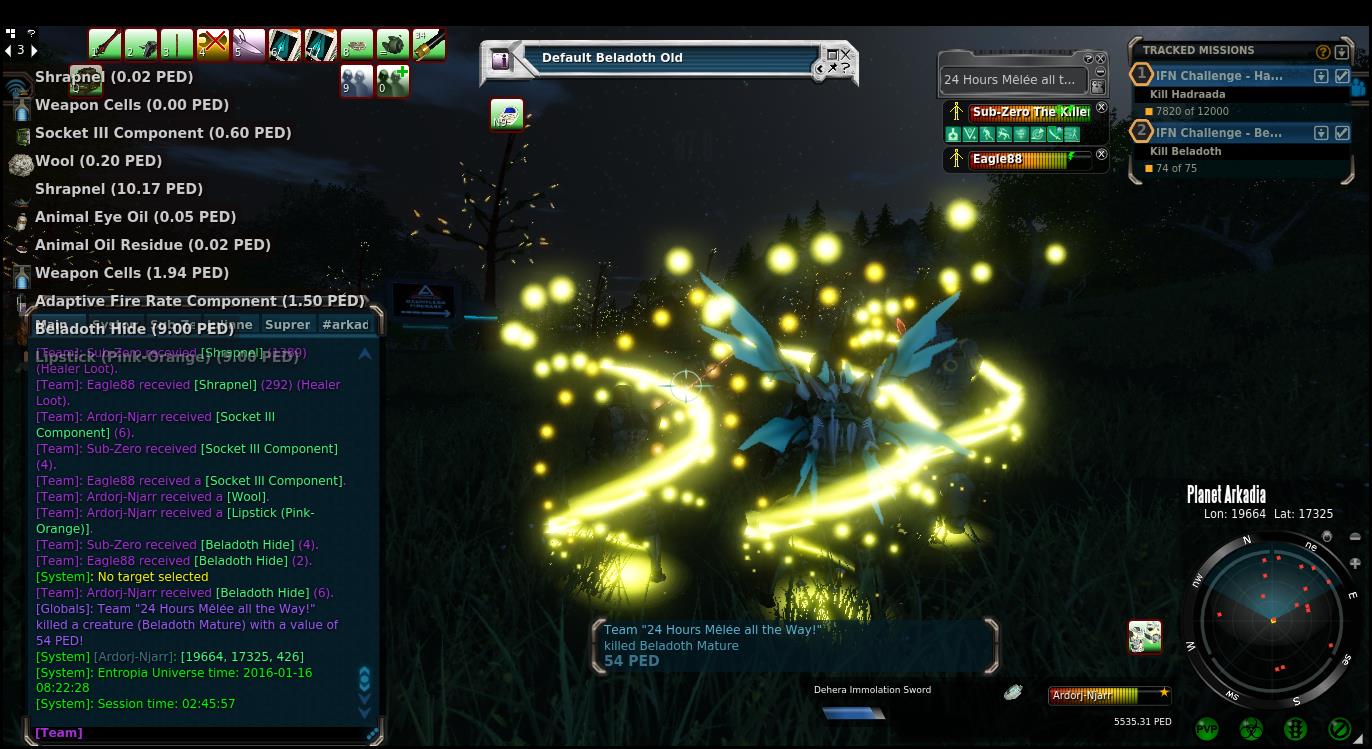Toggle the PVP indicator button
The image size is (1372, 749).
tap(1207, 729)
